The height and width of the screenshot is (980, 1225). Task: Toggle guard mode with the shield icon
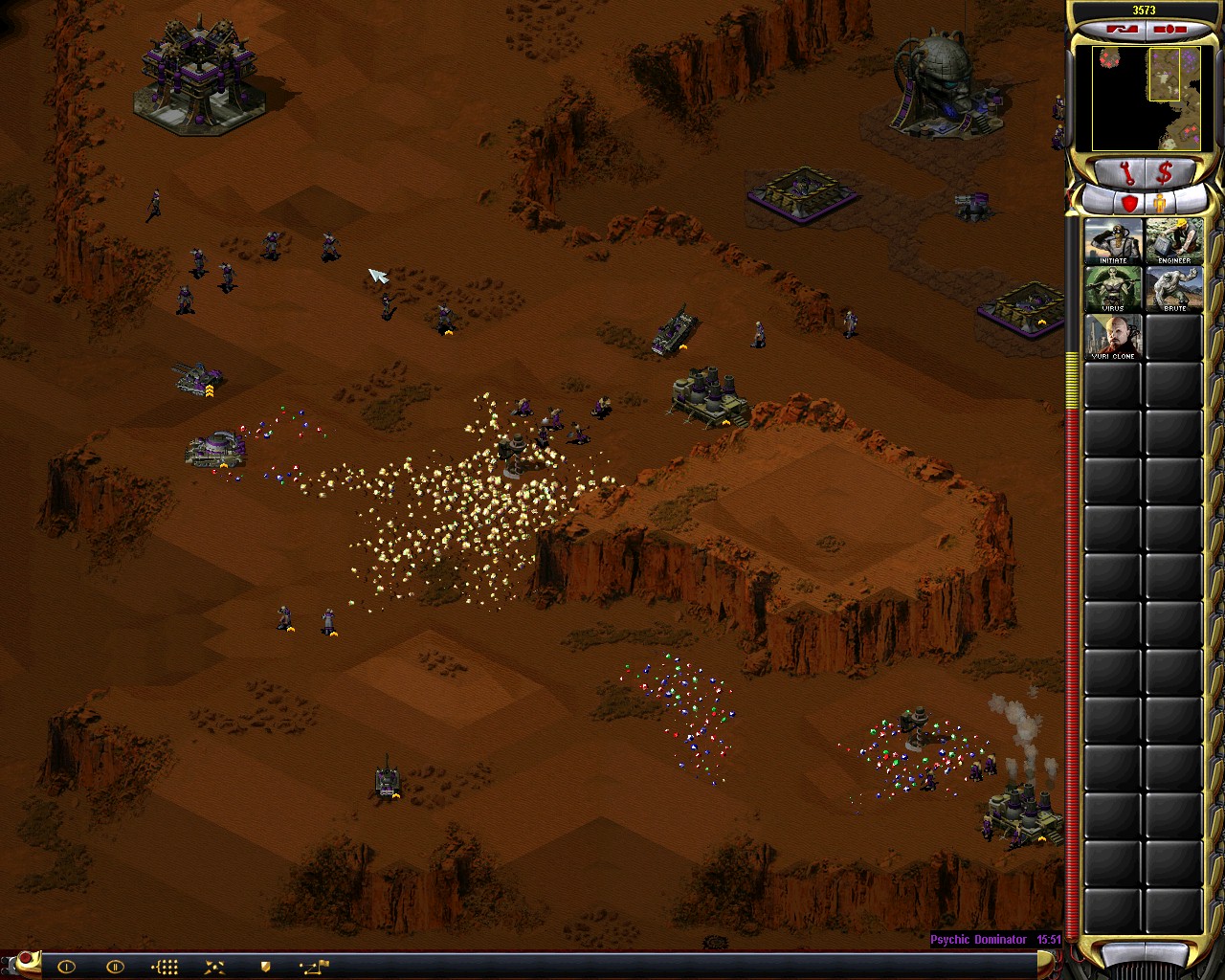click(266, 967)
